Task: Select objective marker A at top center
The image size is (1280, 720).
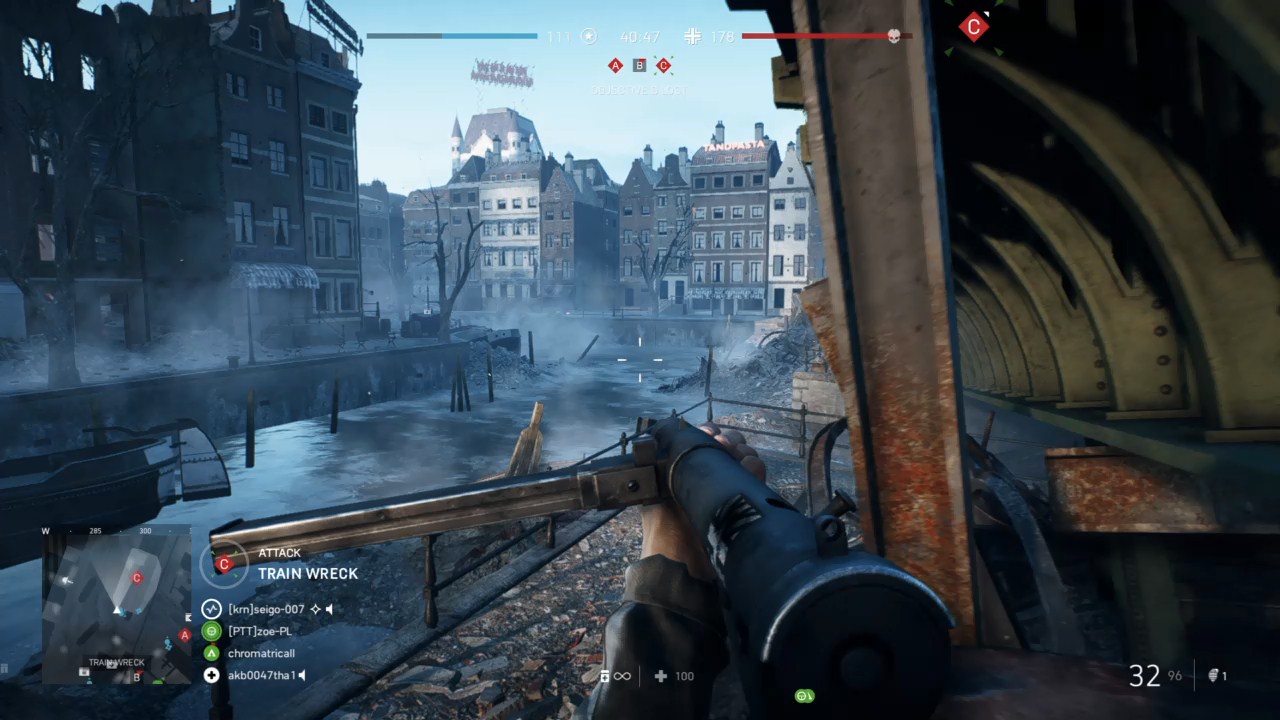Action: coord(615,65)
